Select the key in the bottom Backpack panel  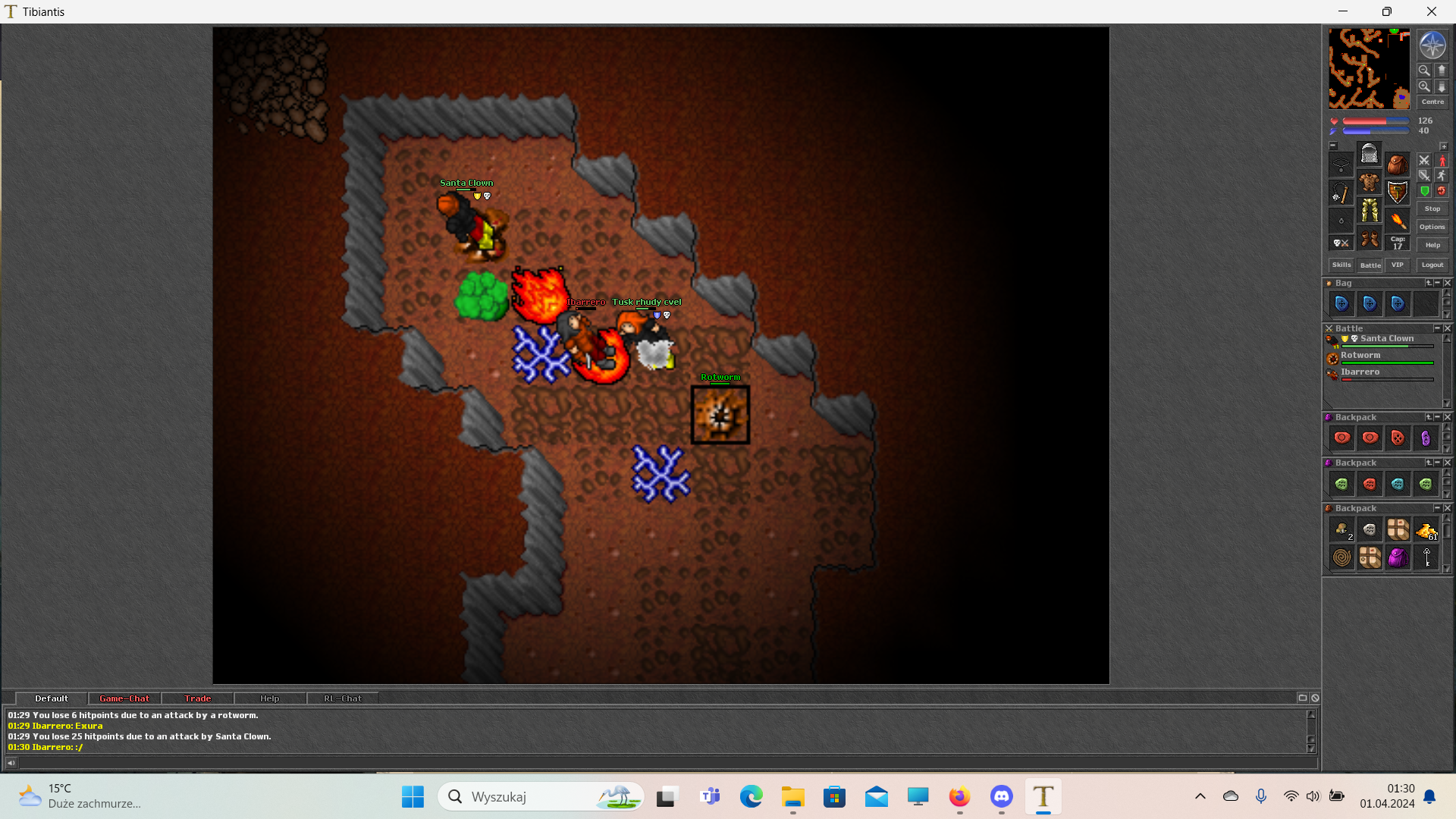[x=1426, y=558]
